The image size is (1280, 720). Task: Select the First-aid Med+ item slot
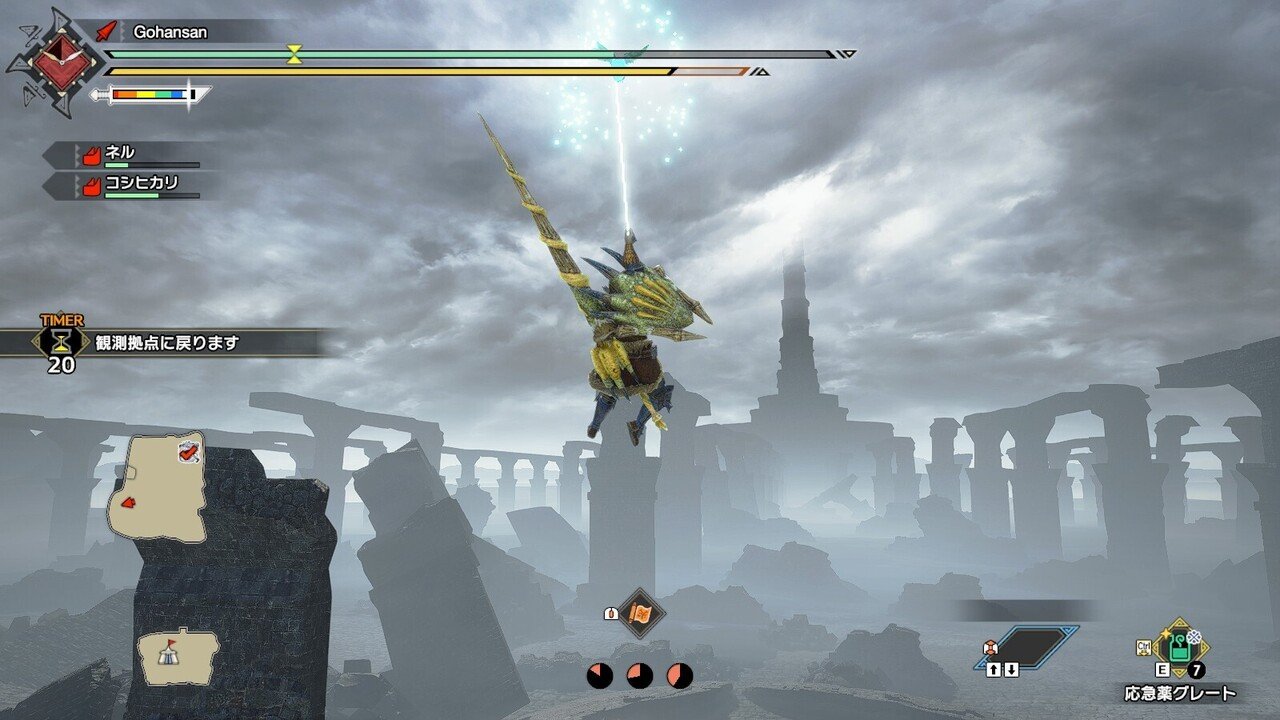pyautogui.click(x=1180, y=646)
